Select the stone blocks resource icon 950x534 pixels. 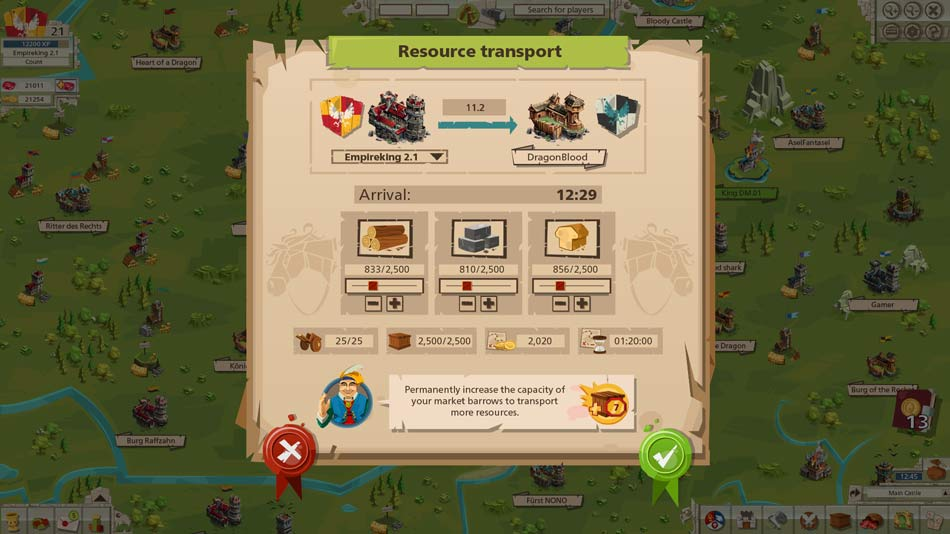[478, 238]
